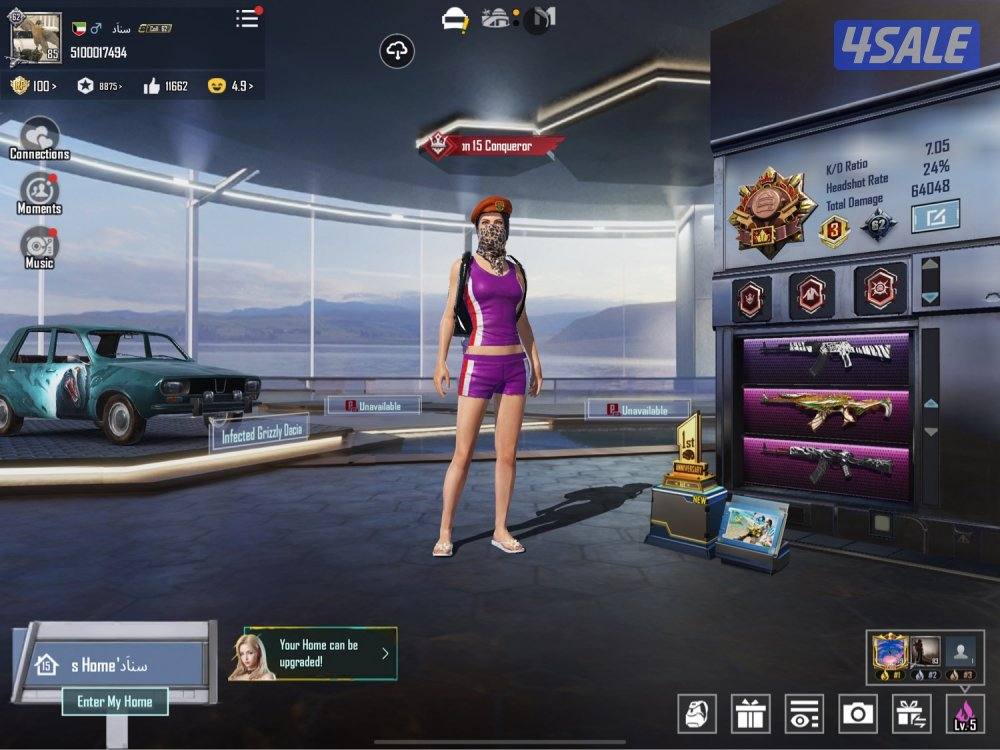Open the gift box icon
This screenshot has height=750, width=1000.
(750, 713)
